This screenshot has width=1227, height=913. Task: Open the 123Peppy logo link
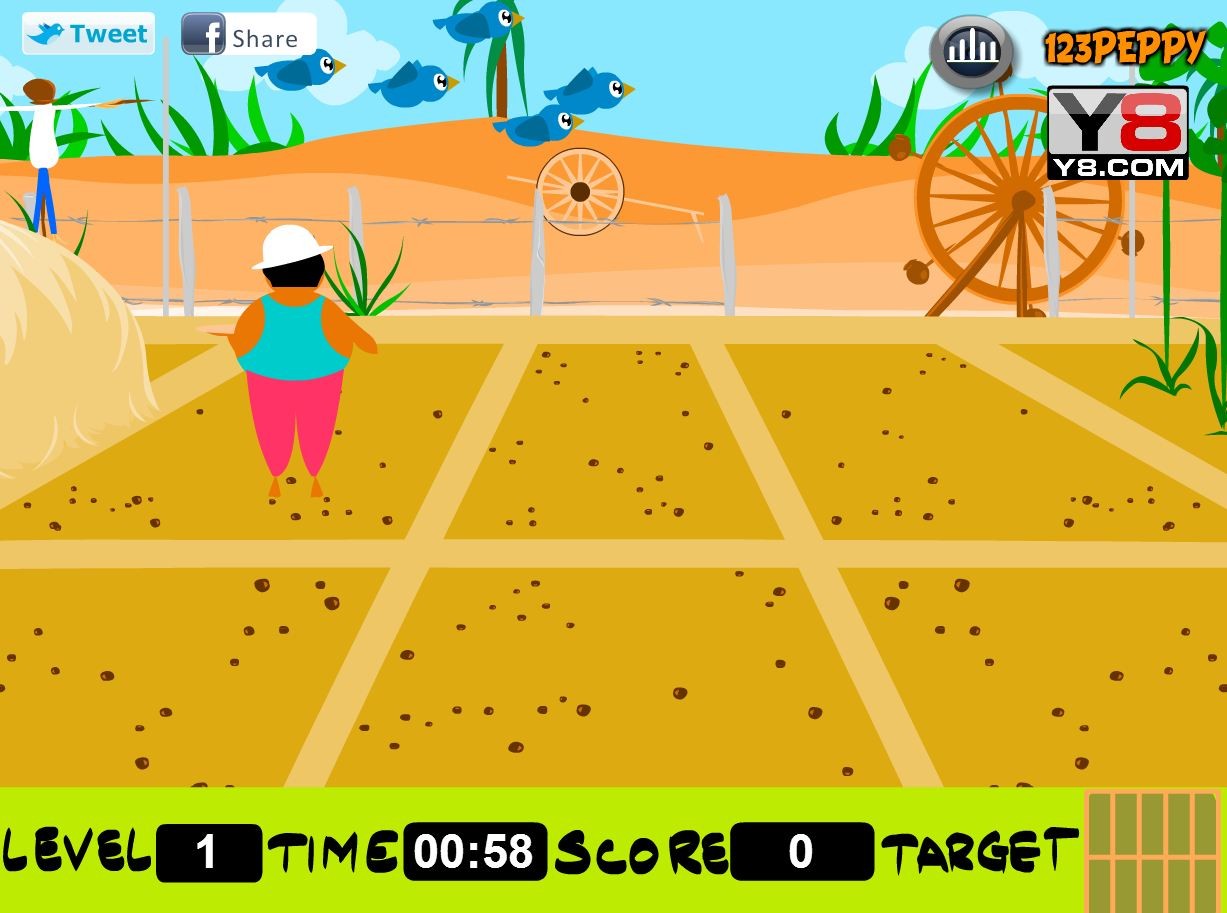pyautogui.click(x=1123, y=48)
